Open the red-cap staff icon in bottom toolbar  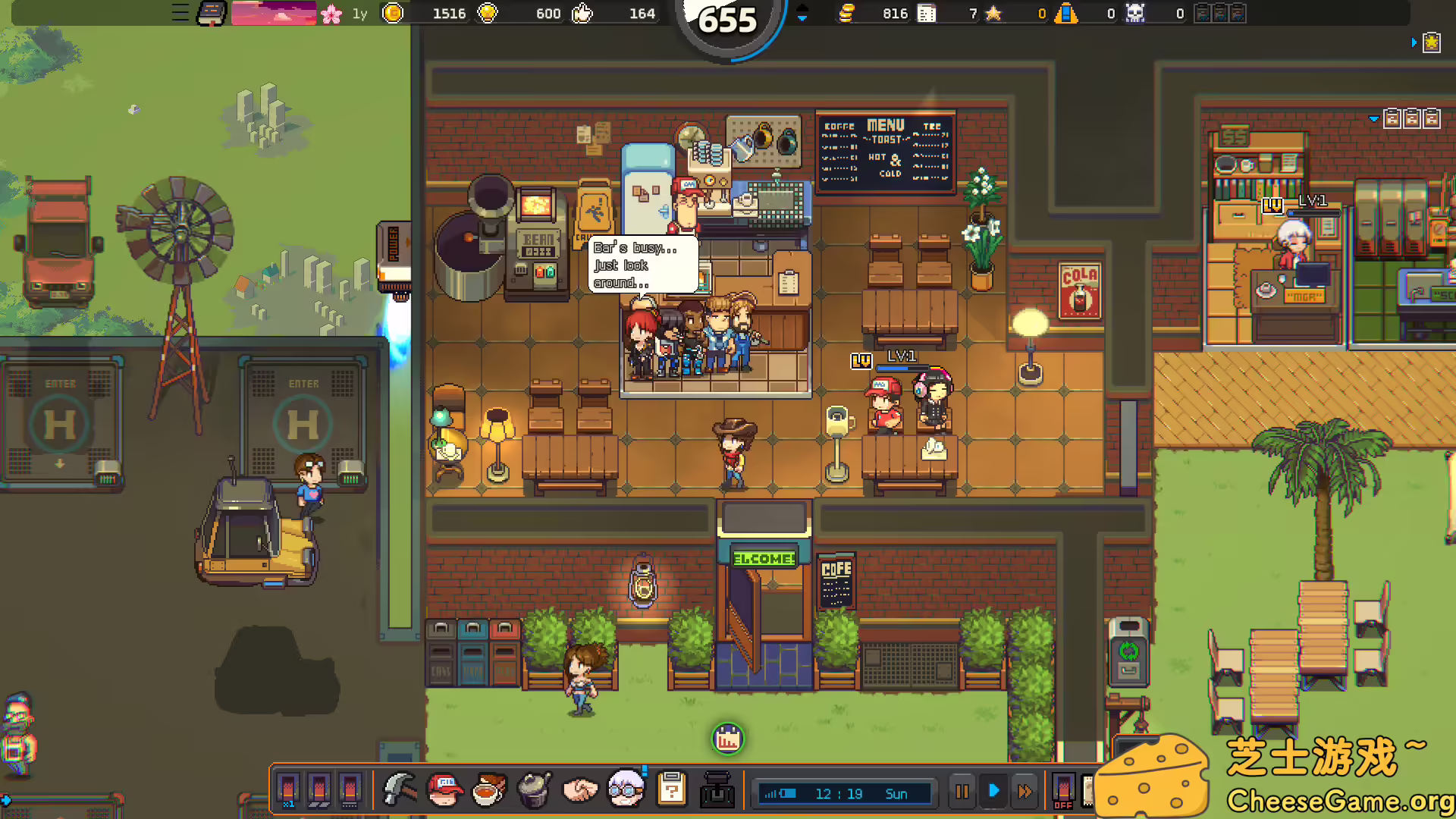click(444, 789)
